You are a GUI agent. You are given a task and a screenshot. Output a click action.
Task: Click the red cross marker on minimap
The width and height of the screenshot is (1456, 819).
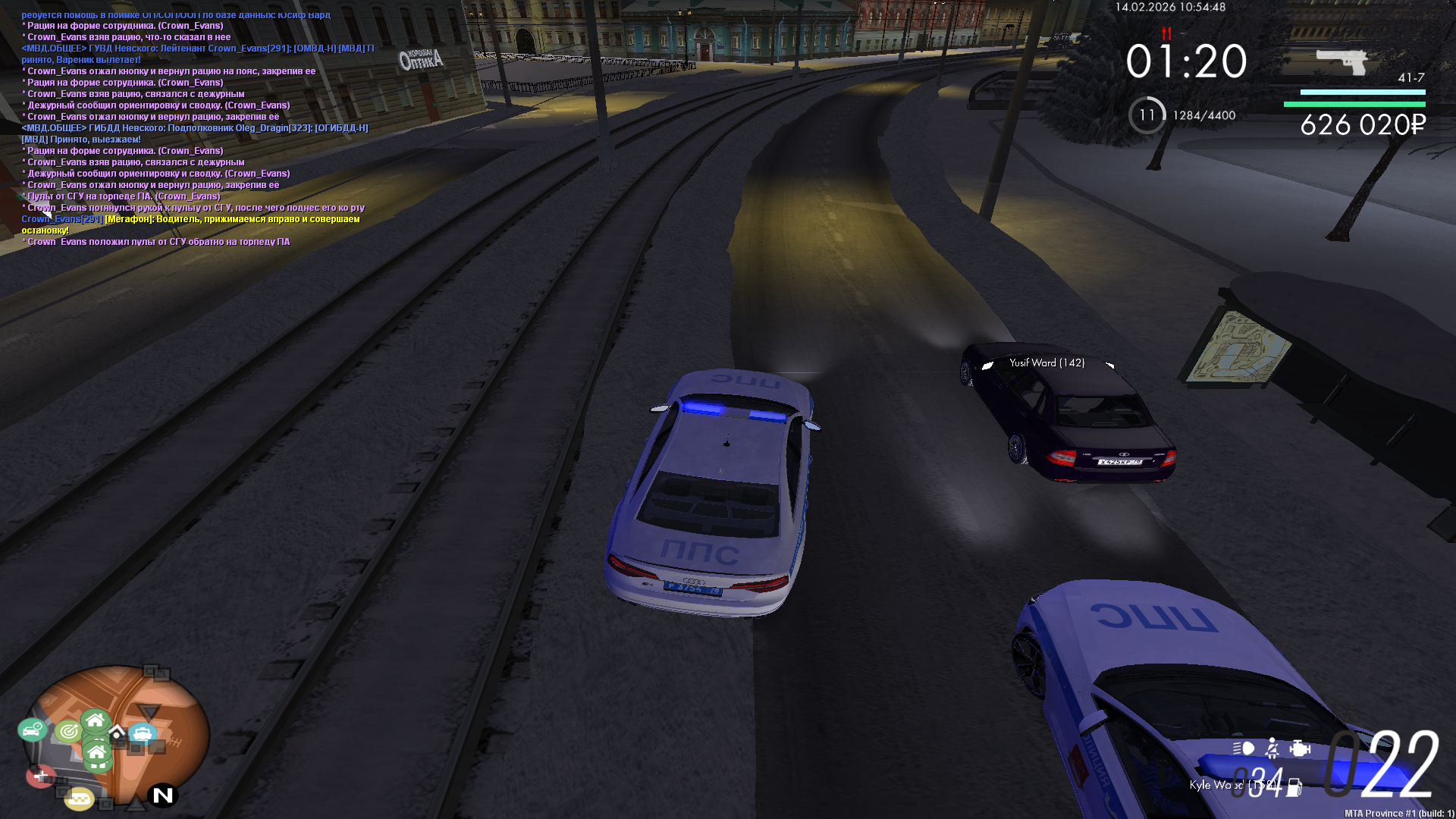point(40,777)
